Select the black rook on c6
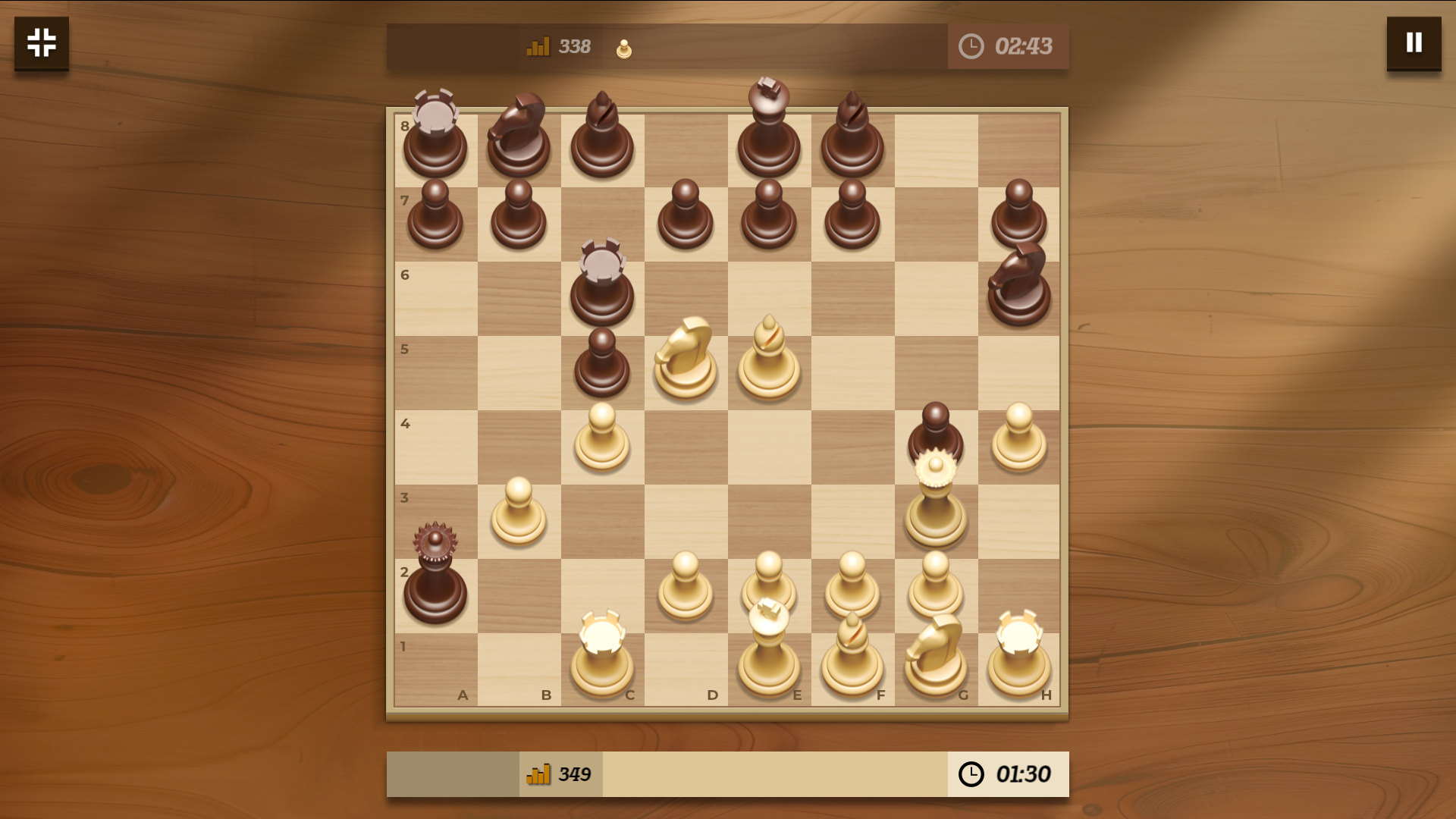The width and height of the screenshot is (1456, 819). point(601,288)
